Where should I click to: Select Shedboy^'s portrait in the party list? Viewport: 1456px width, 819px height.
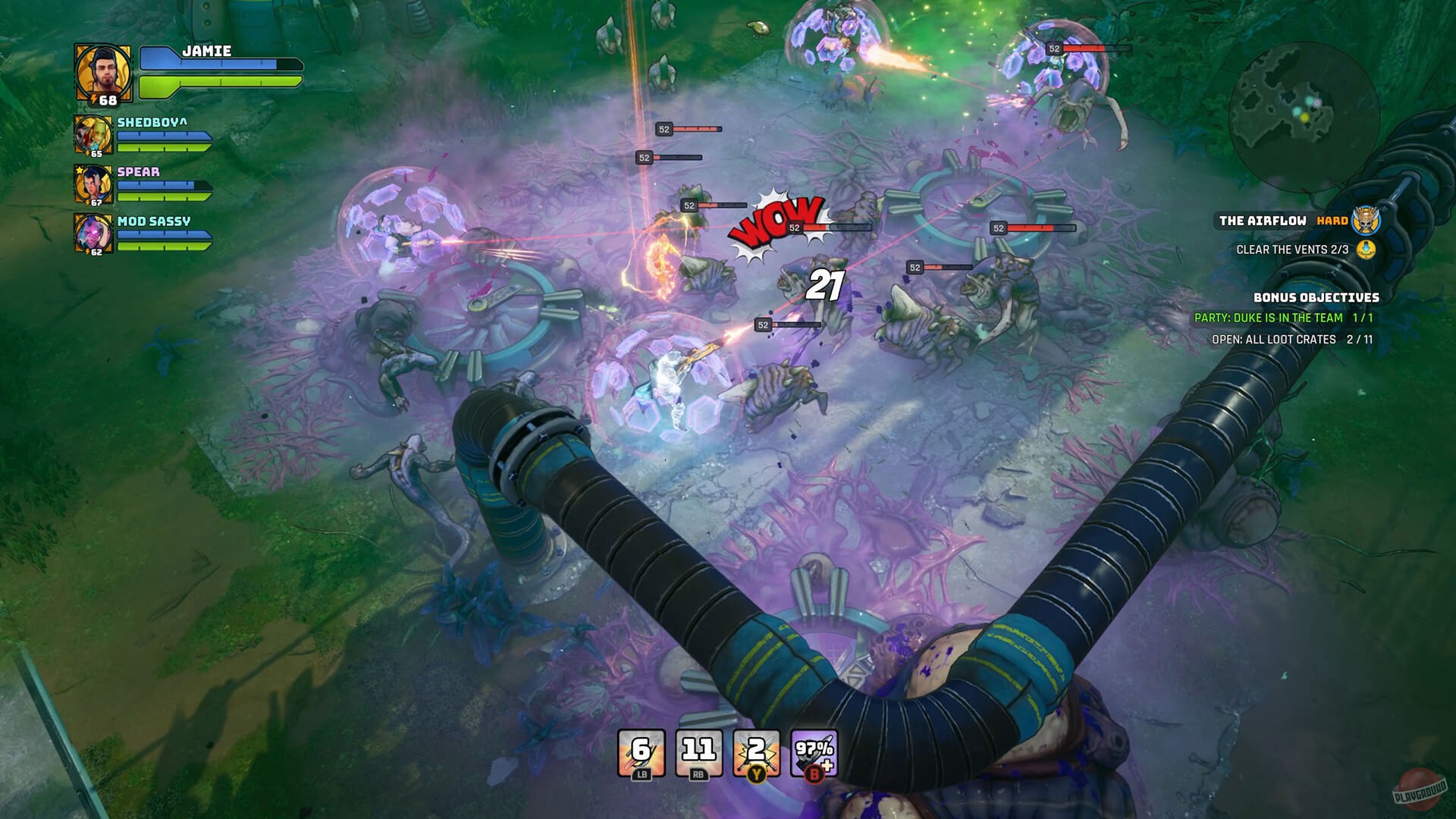click(x=93, y=135)
